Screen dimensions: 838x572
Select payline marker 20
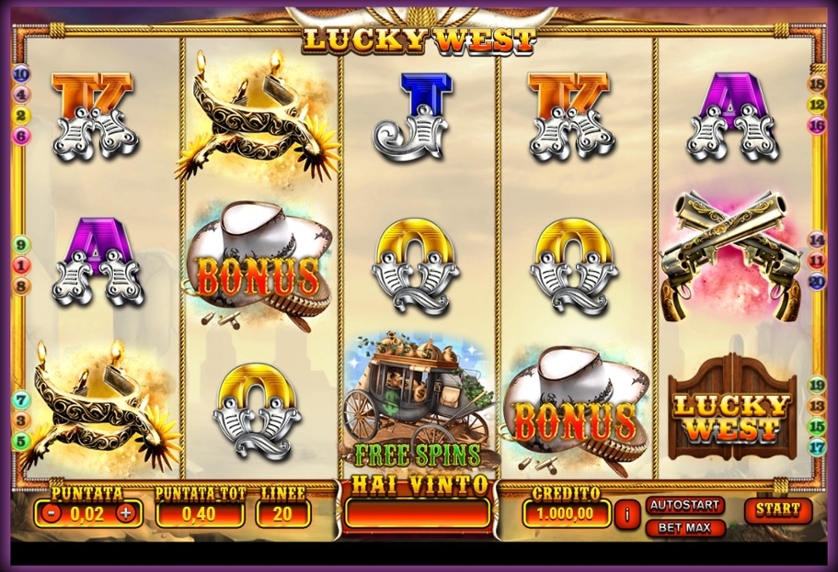click(816, 282)
